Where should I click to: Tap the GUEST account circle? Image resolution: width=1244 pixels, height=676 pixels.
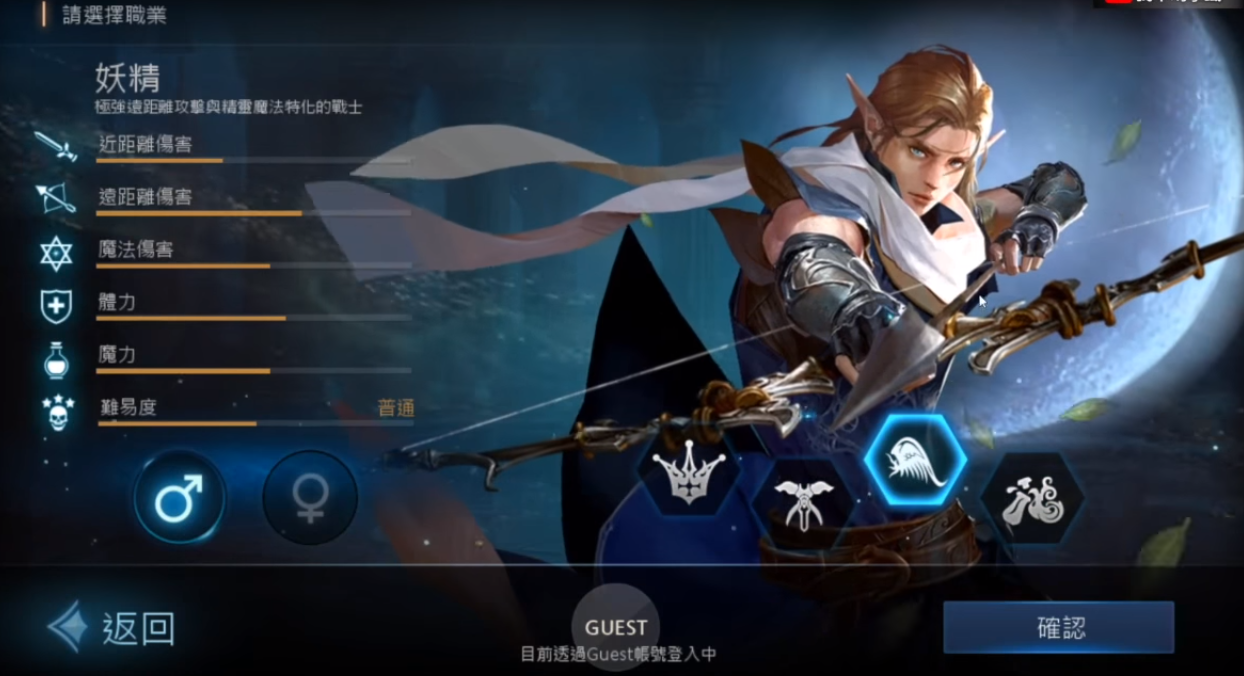(x=616, y=627)
